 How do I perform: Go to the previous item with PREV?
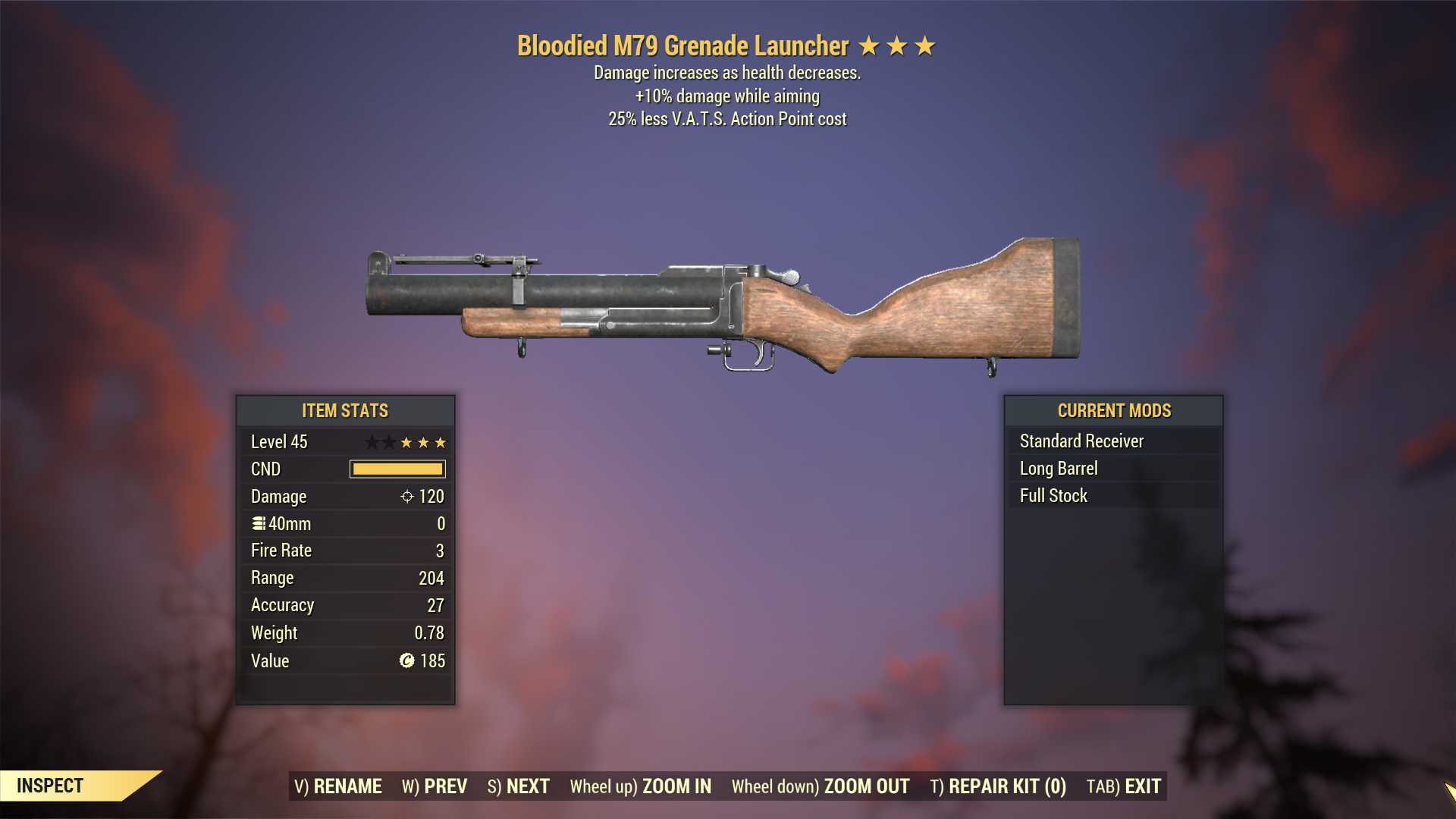point(435,786)
